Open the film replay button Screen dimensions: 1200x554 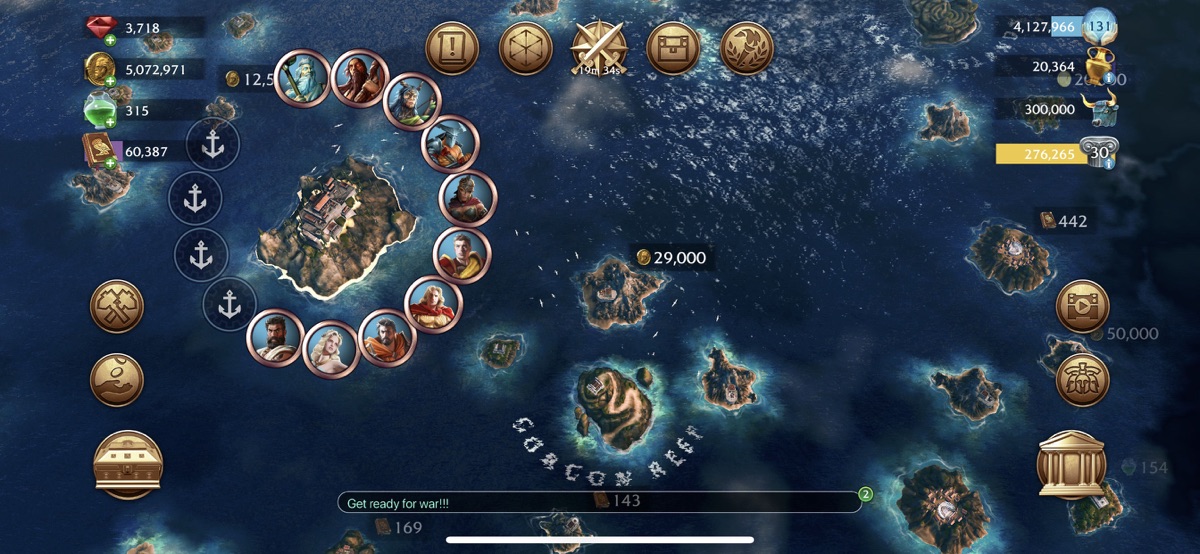pos(1083,306)
